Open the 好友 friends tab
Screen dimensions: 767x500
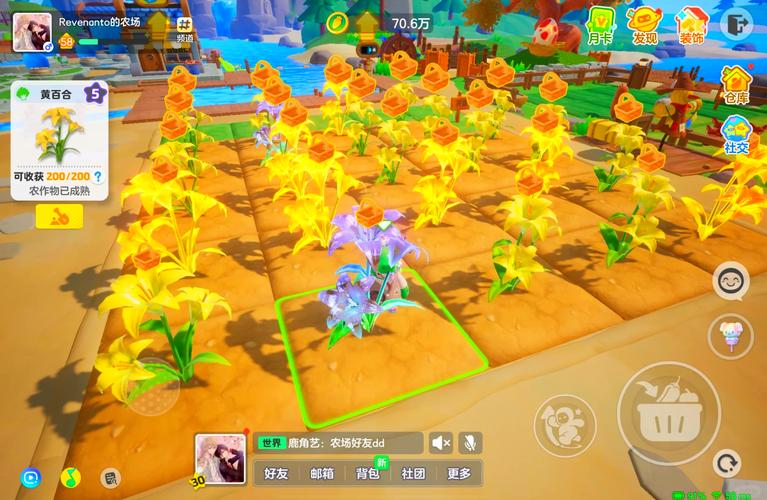pos(276,473)
